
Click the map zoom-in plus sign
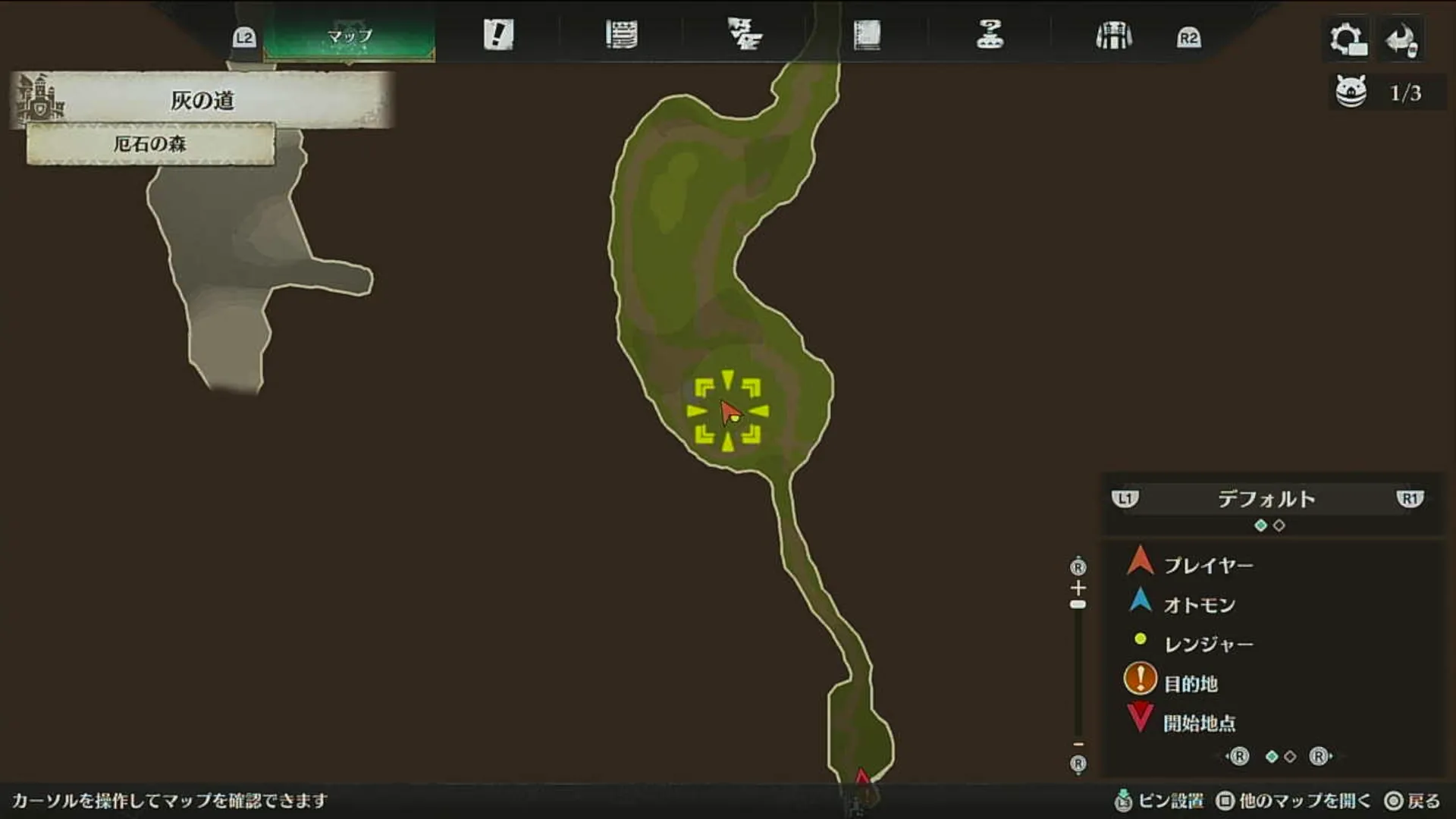coord(1078,588)
